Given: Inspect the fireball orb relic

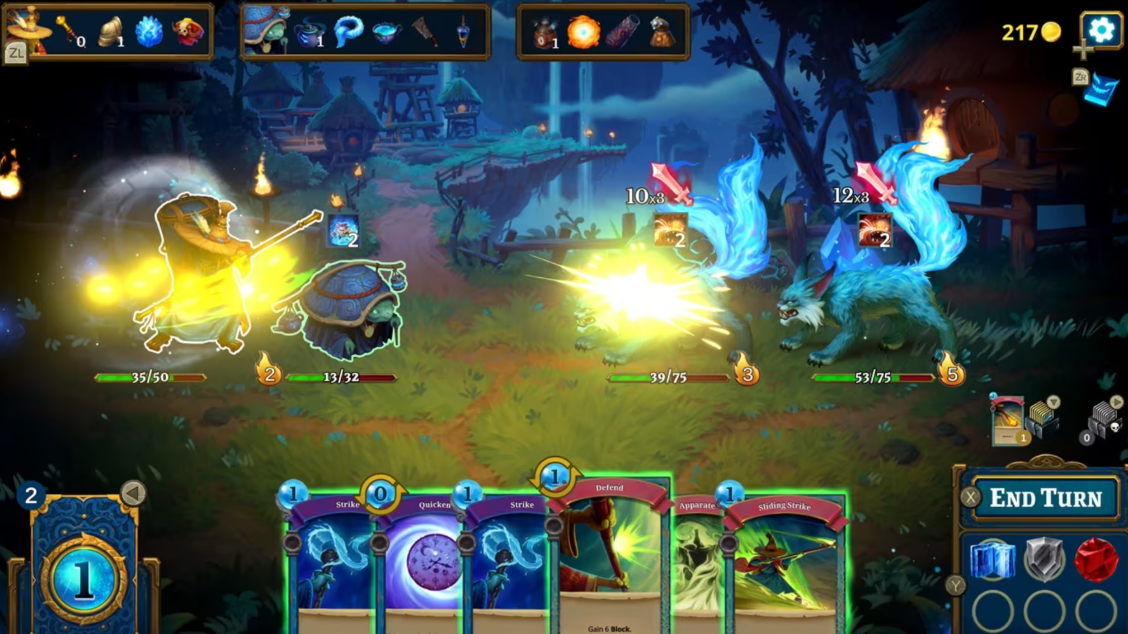Looking at the screenshot, I should (583, 32).
